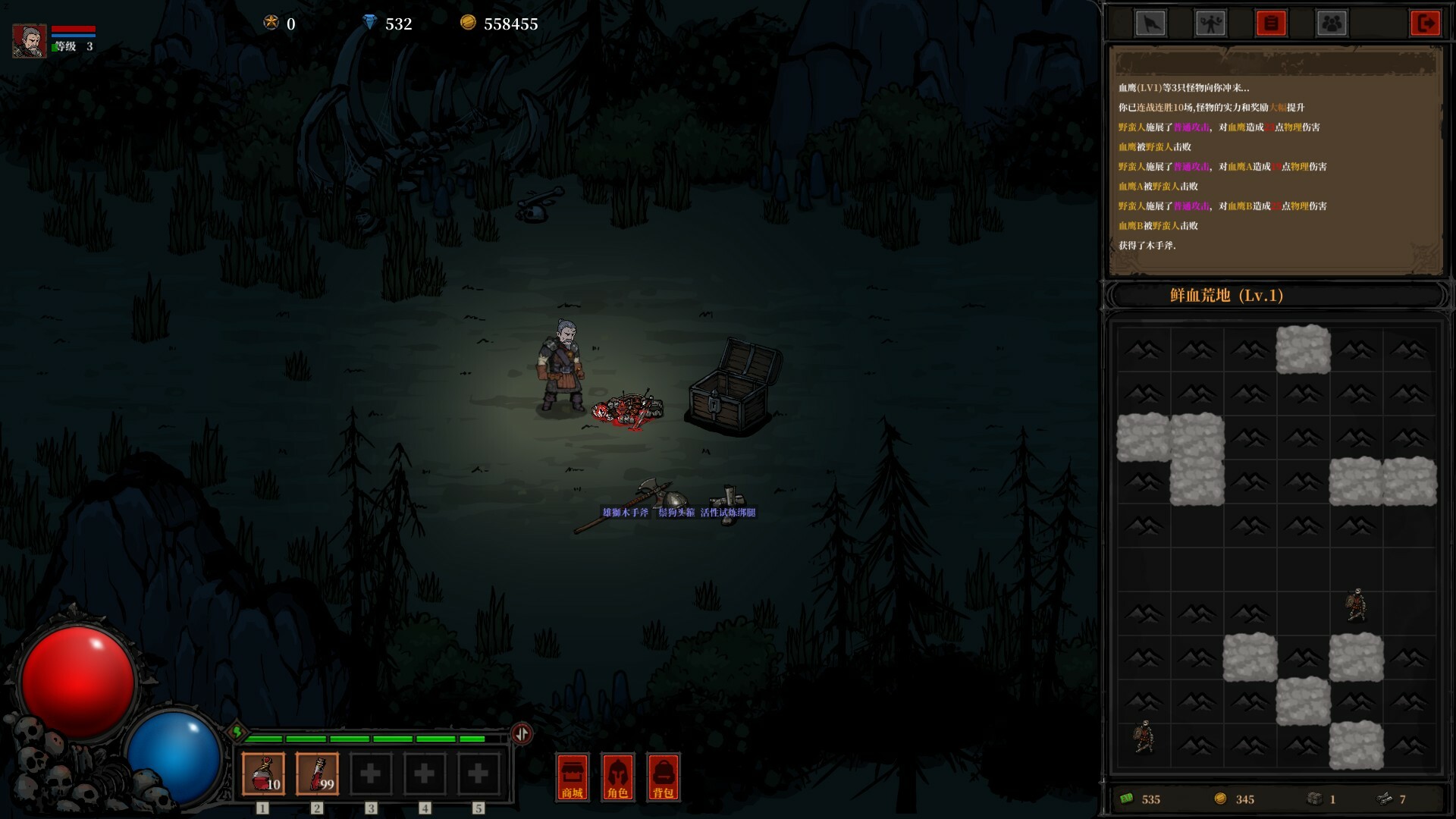Expand empty hotbar slot 3
Image resolution: width=1456 pixels, height=819 pixels.
point(370,773)
